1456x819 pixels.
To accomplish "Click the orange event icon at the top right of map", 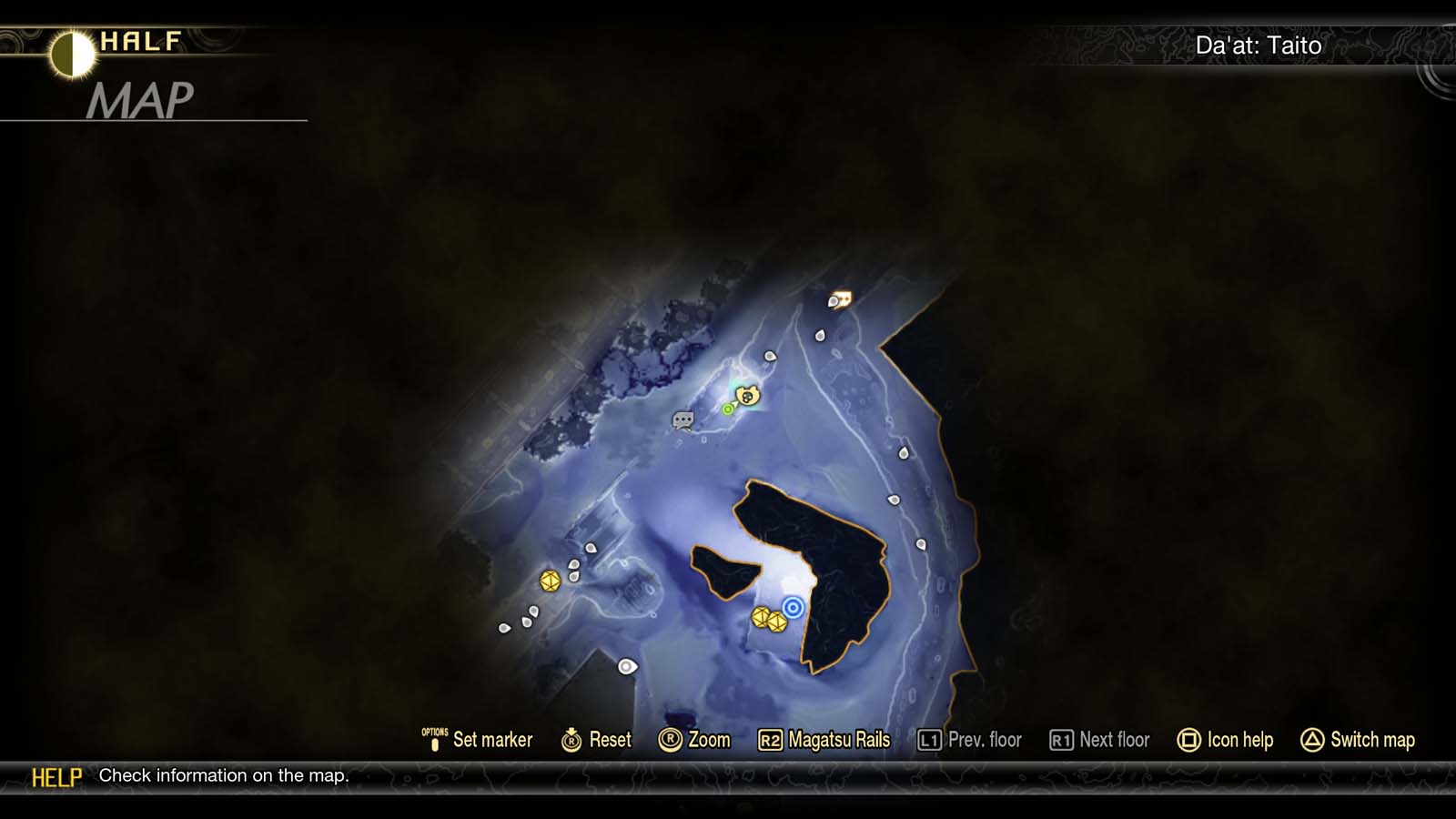I will [839, 298].
